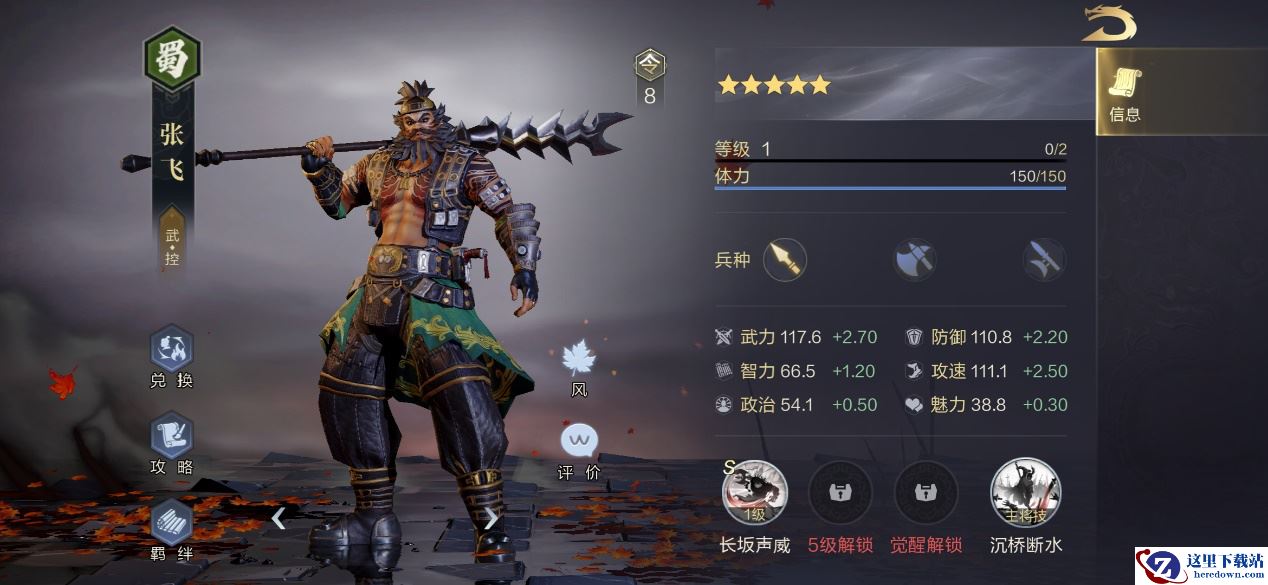The height and width of the screenshot is (585, 1268).
Task: View the 沉桥断水 main general skill
Action: (x=1025, y=493)
